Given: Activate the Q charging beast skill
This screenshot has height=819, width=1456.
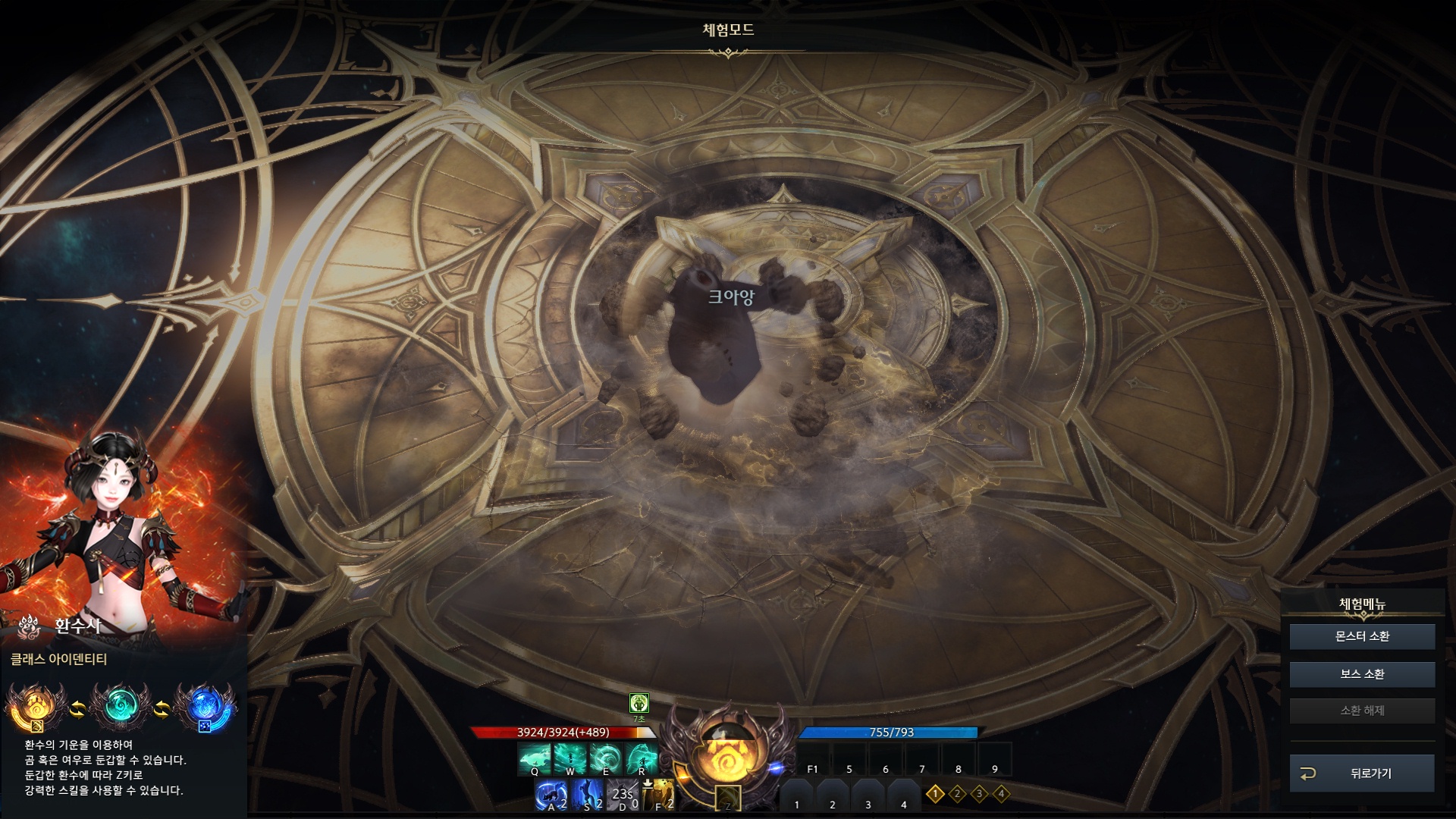Looking at the screenshot, I should click(535, 758).
